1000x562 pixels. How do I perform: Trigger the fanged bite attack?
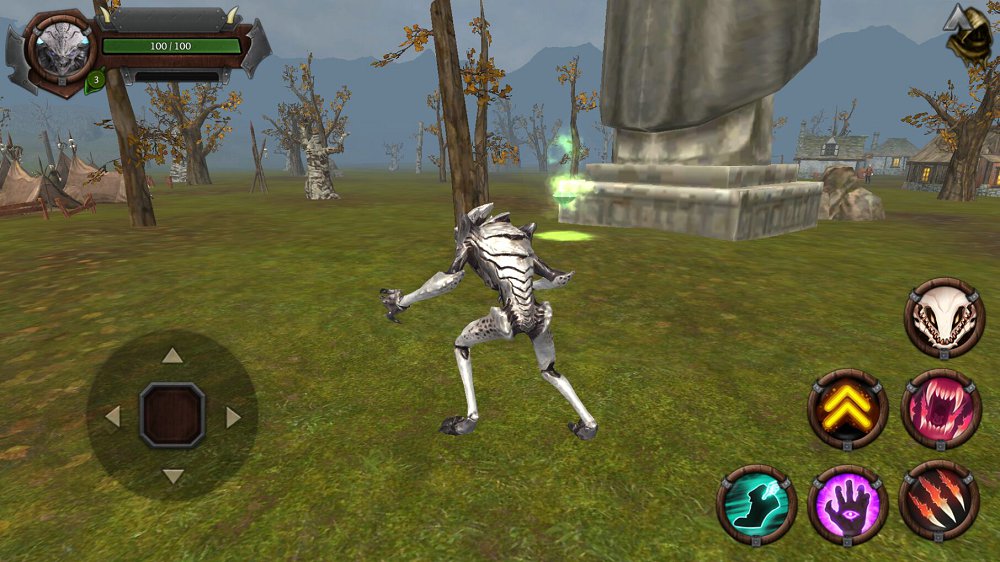coord(941,409)
